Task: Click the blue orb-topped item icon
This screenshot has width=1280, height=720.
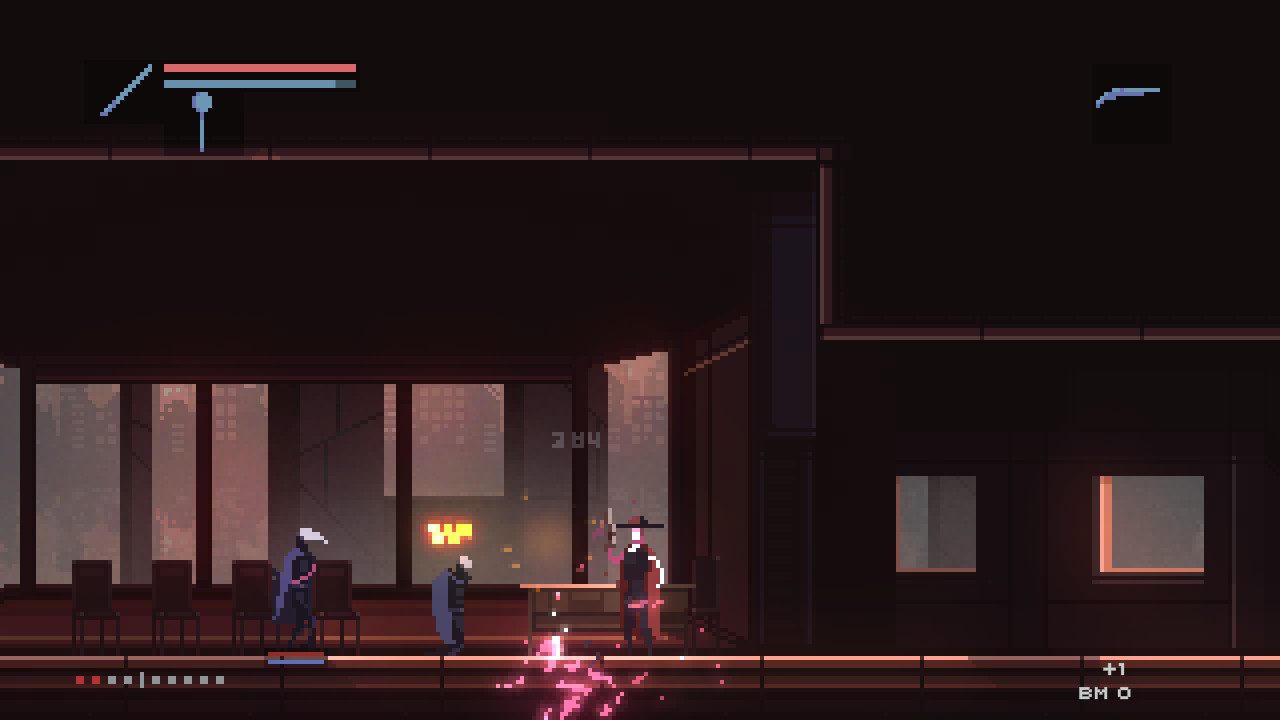Action: coord(202,120)
